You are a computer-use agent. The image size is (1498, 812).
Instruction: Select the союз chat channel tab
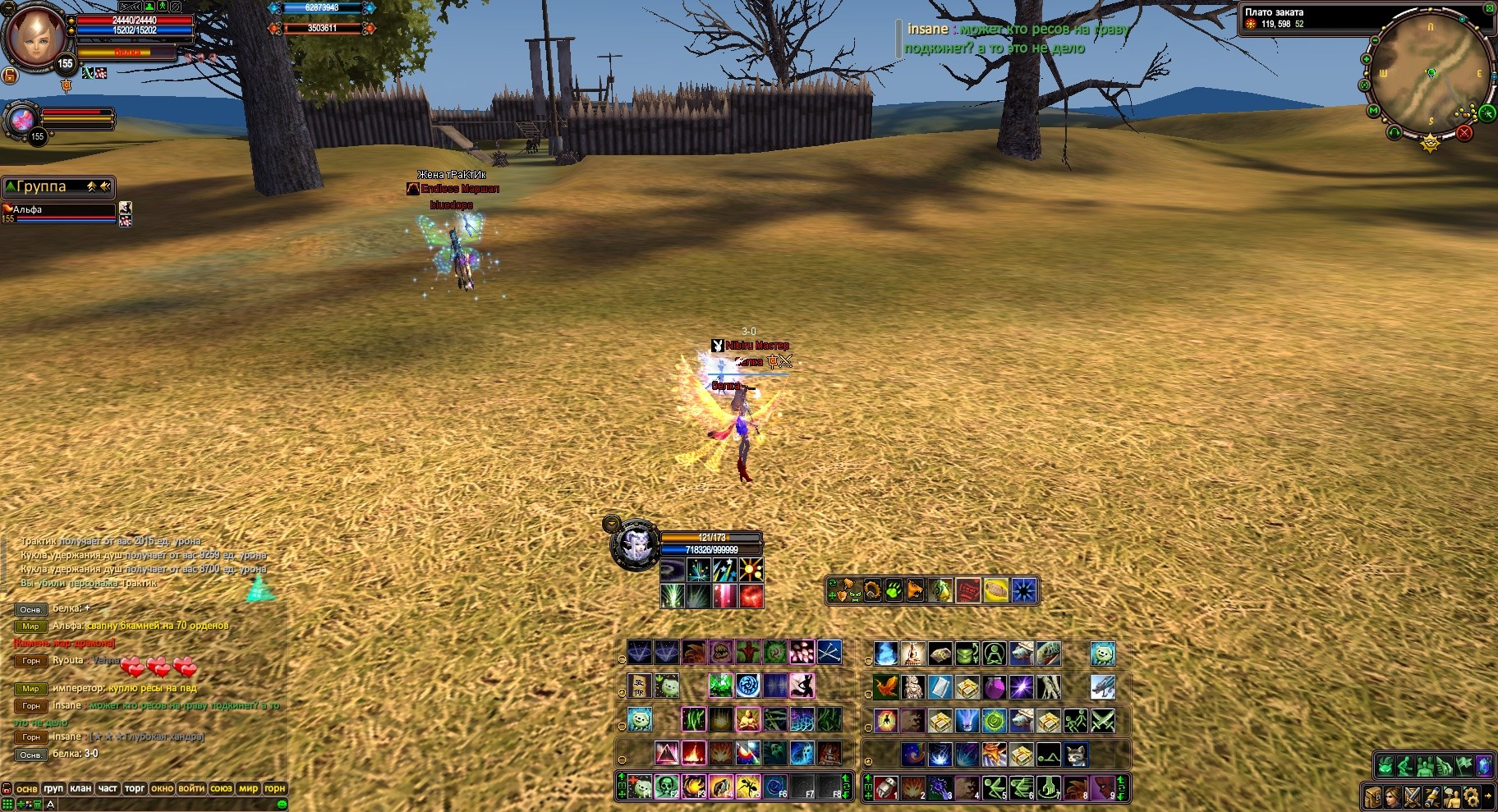point(221,788)
